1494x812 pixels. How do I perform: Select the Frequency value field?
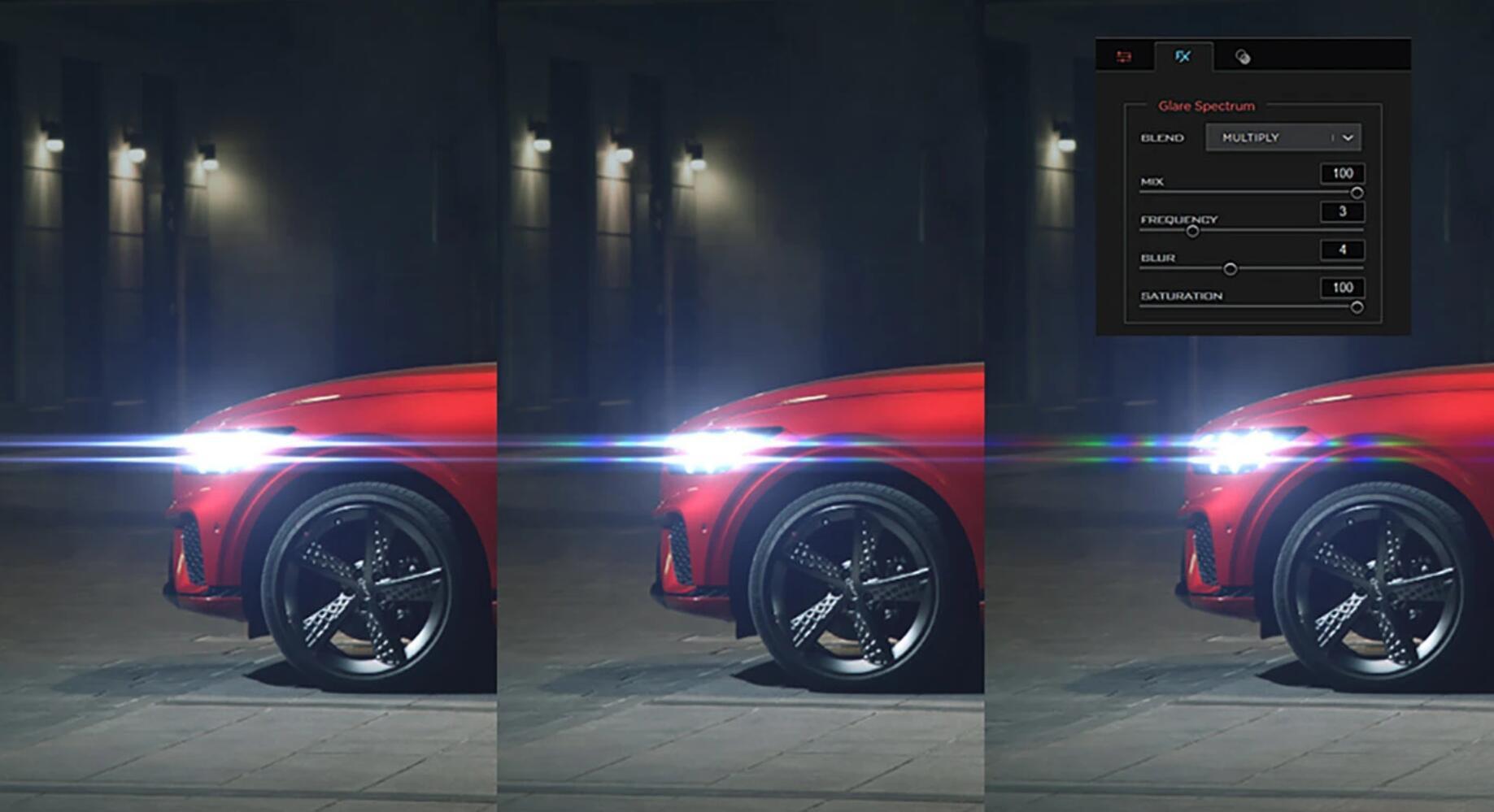click(x=1342, y=211)
